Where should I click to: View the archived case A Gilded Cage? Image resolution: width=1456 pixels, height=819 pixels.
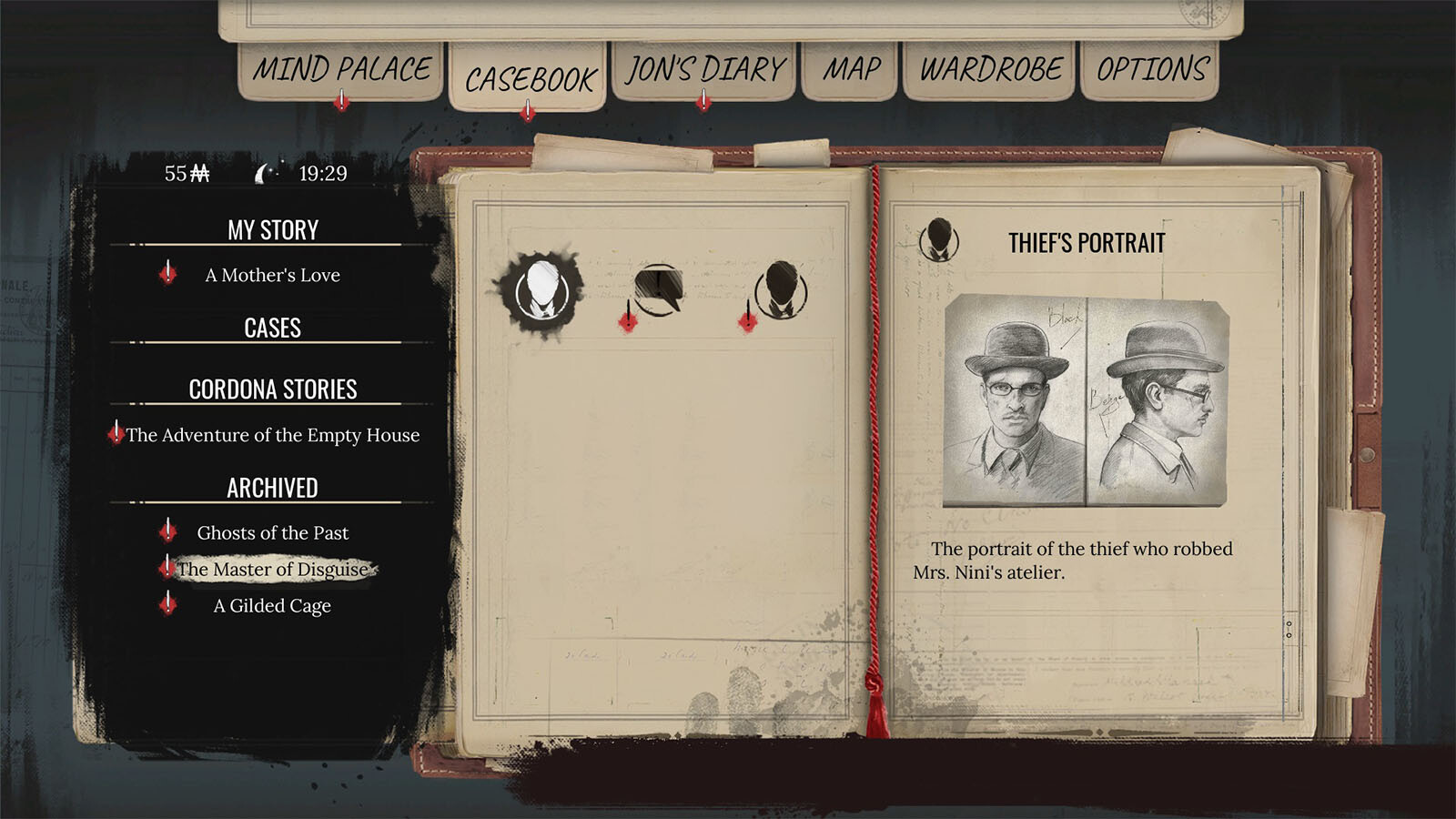(272, 605)
